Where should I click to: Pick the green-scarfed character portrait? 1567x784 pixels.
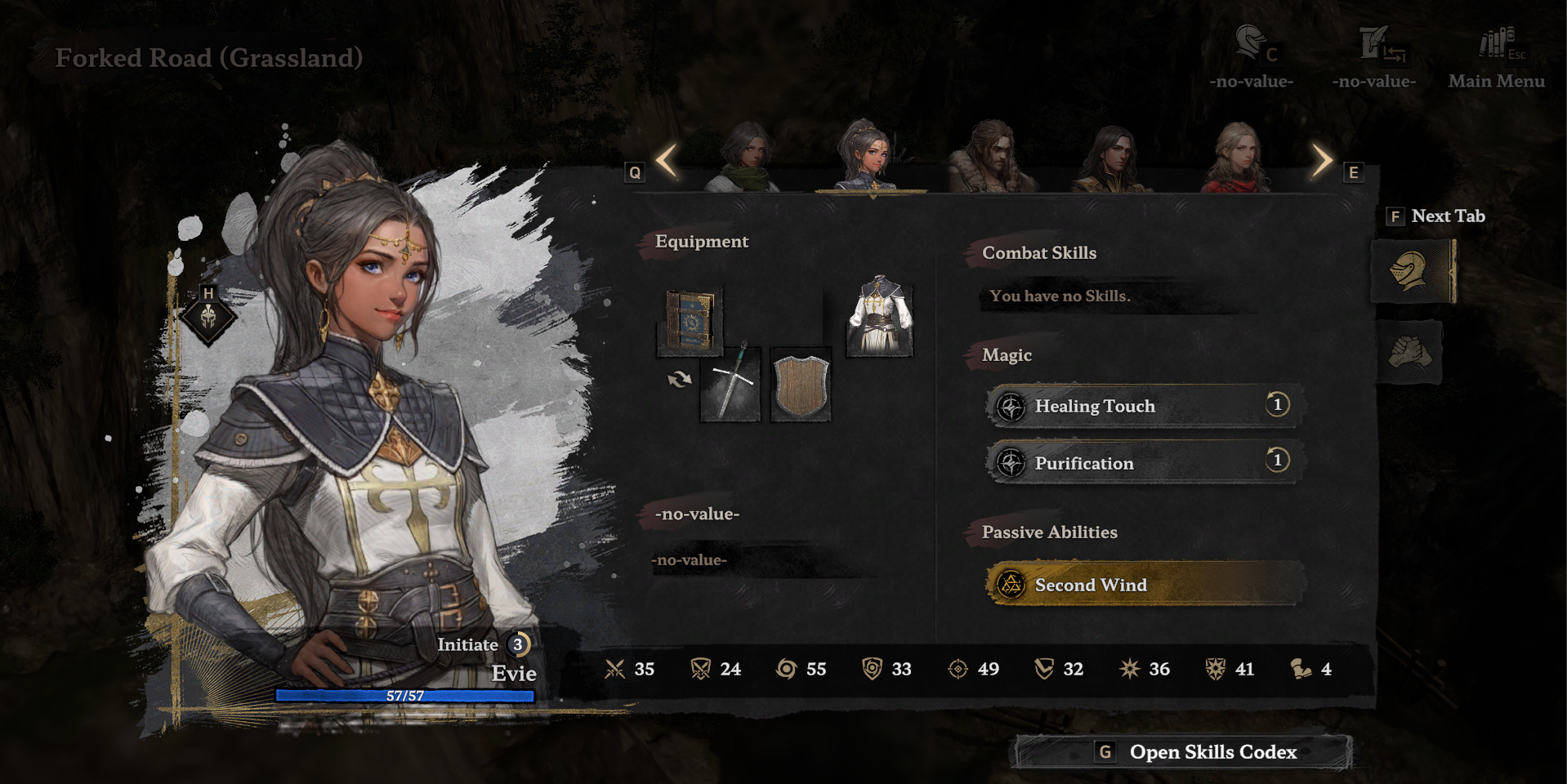[744, 158]
